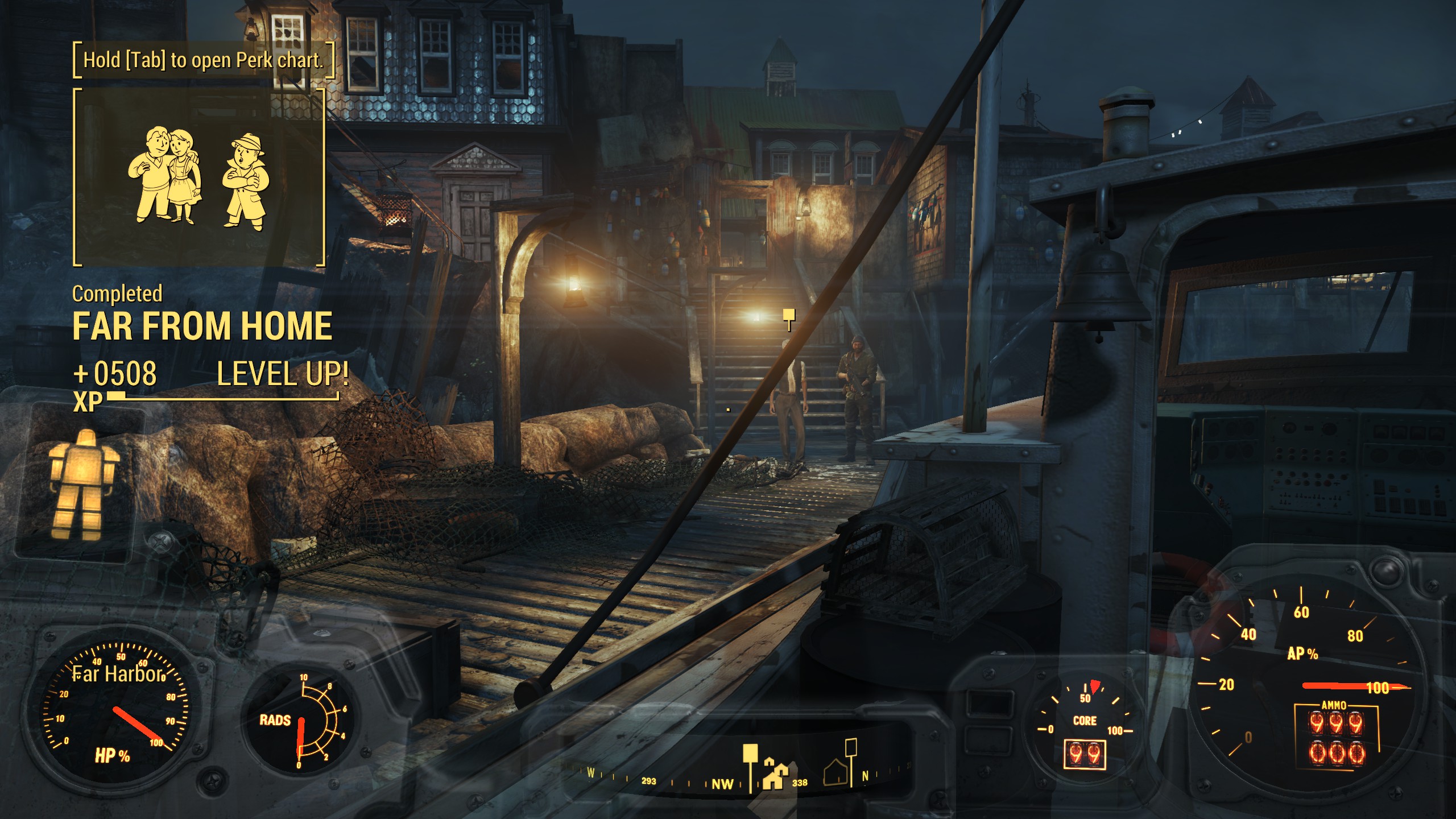
Task: Select the filled settlement houses compass icon
Action: coord(775,774)
